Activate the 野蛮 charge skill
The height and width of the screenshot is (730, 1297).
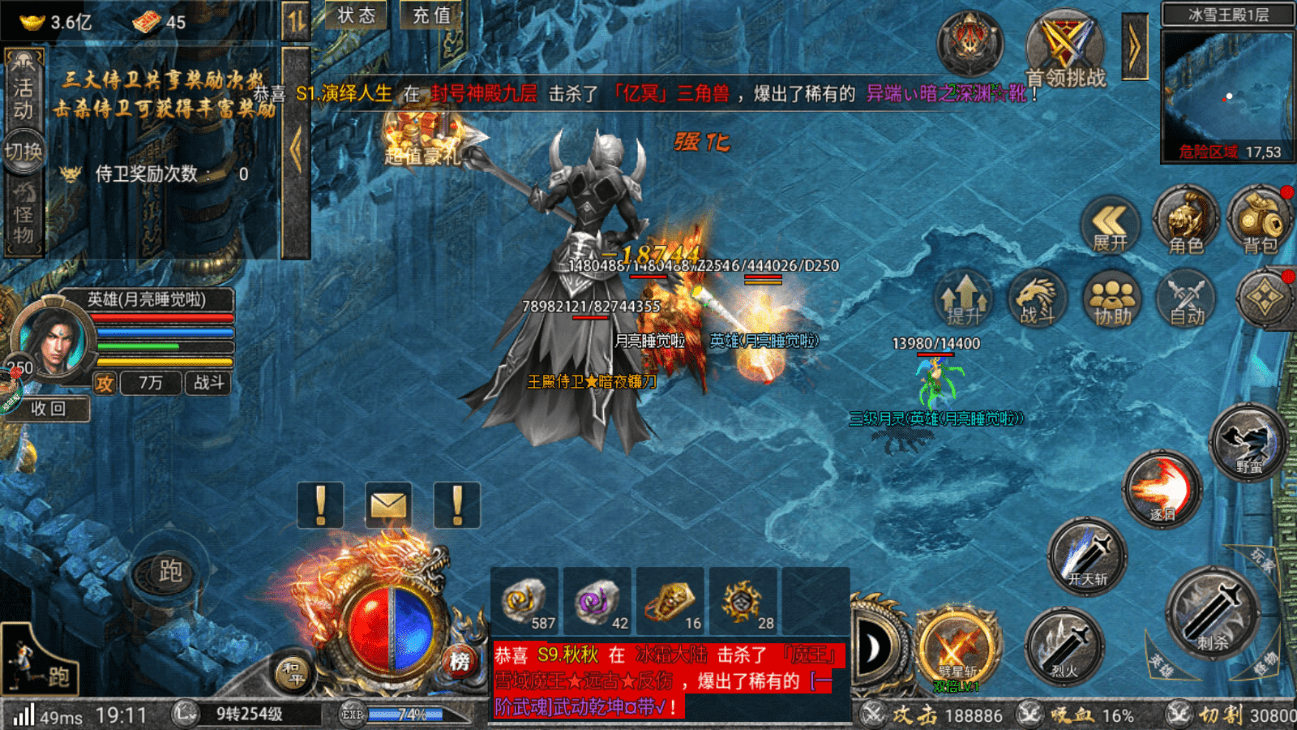[x=1248, y=440]
